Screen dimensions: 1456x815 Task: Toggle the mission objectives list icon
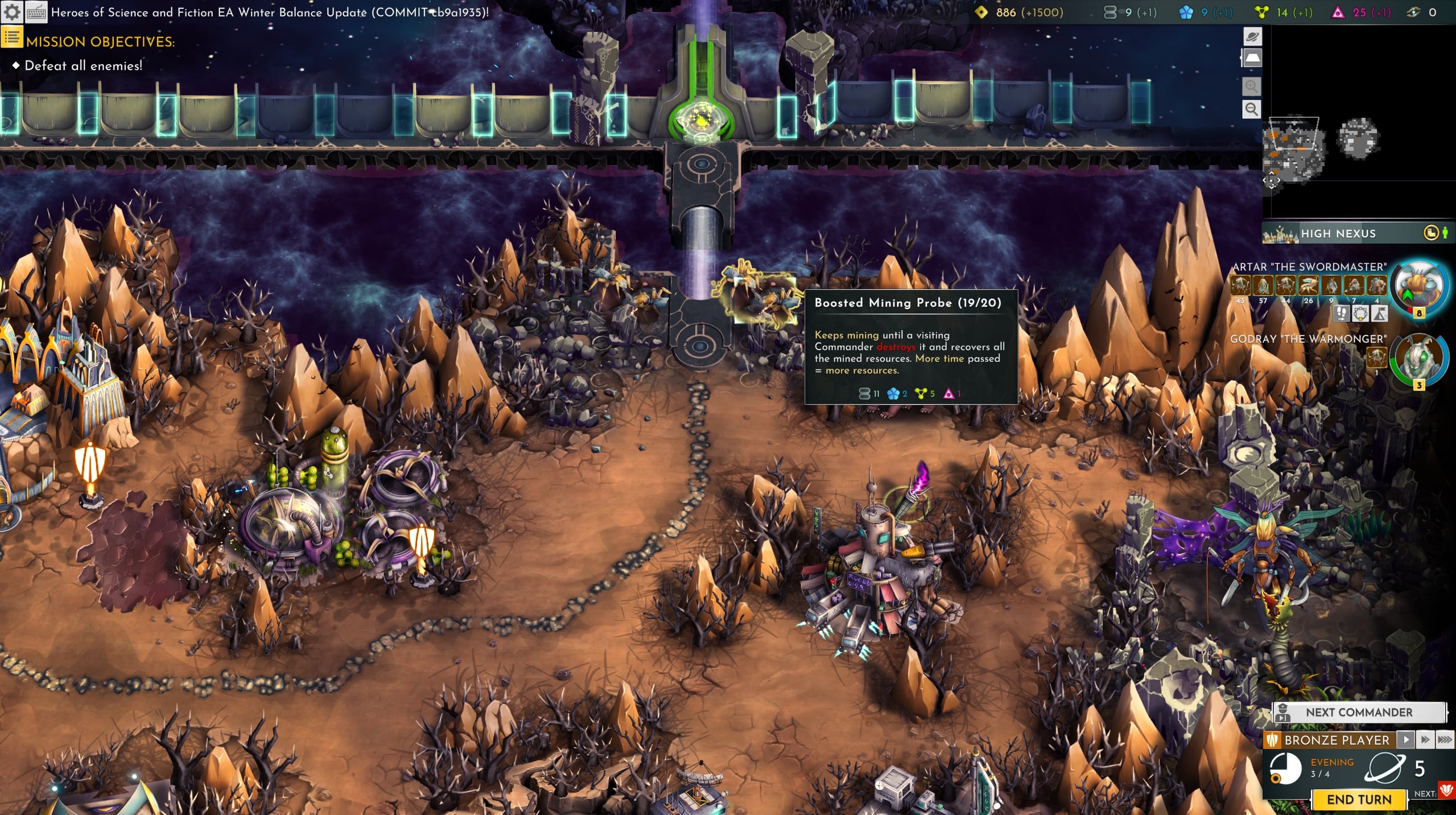tap(11, 38)
